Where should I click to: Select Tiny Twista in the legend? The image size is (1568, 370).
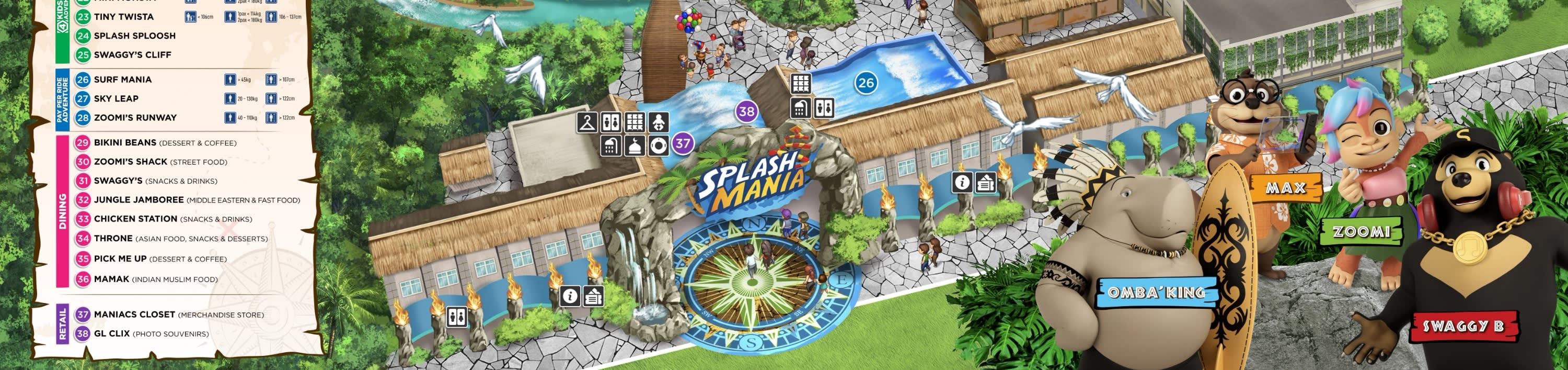(123, 16)
